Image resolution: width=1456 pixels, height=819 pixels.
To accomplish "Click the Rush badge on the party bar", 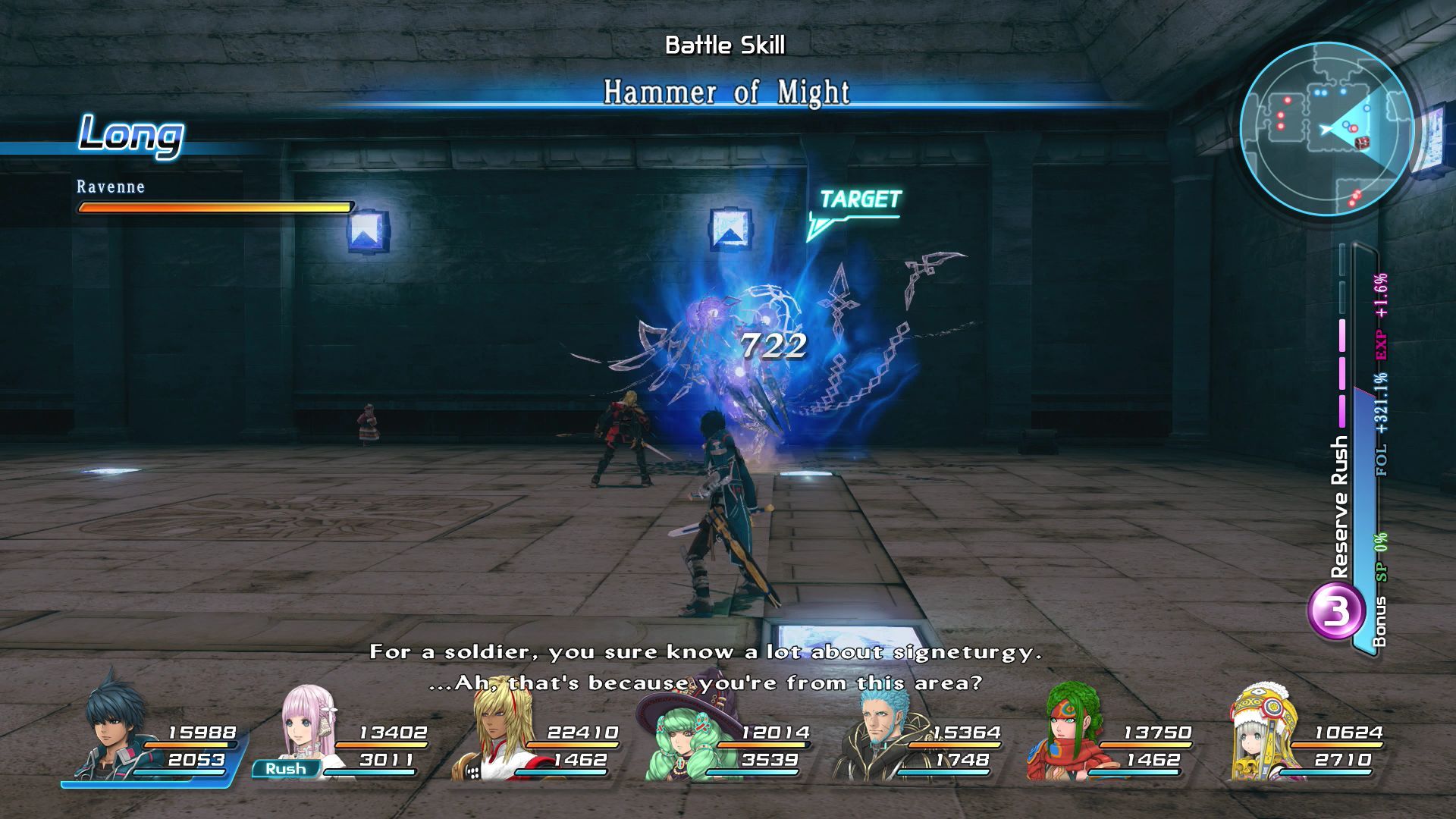I will coord(286,768).
